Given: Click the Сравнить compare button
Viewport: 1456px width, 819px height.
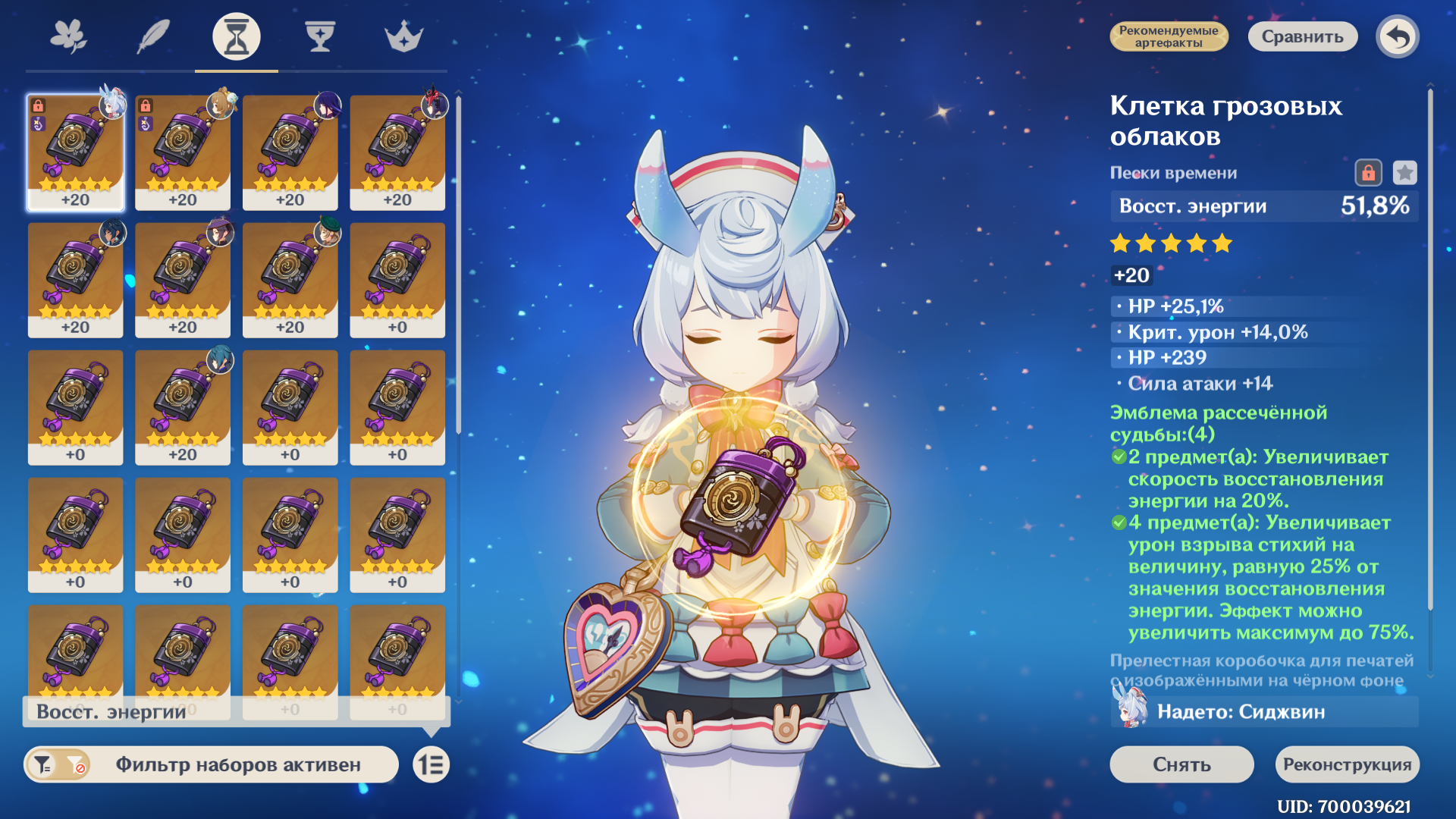Looking at the screenshot, I should [x=1302, y=36].
